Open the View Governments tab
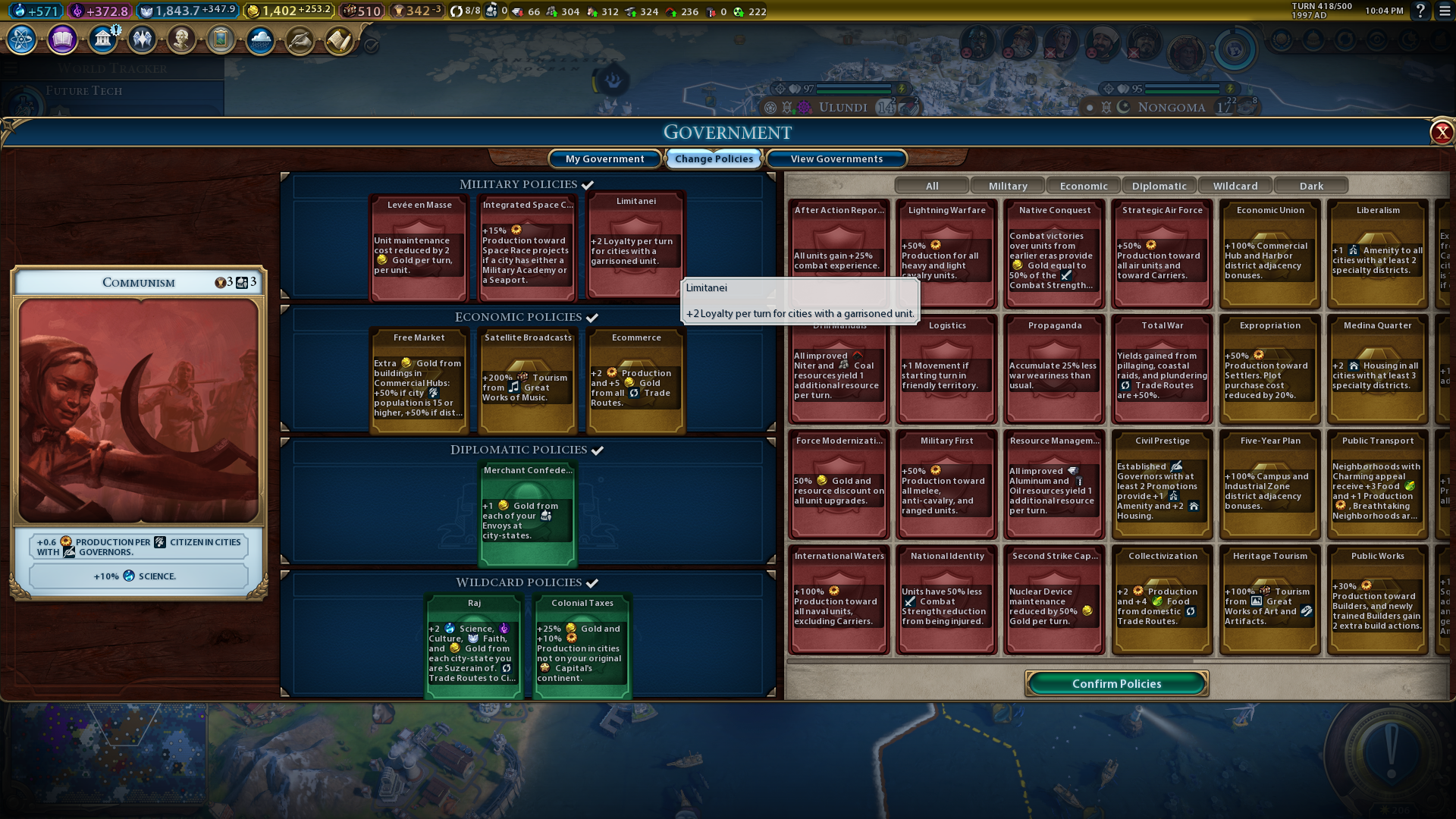This screenshot has width=1456, height=819. pyautogui.click(x=836, y=158)
